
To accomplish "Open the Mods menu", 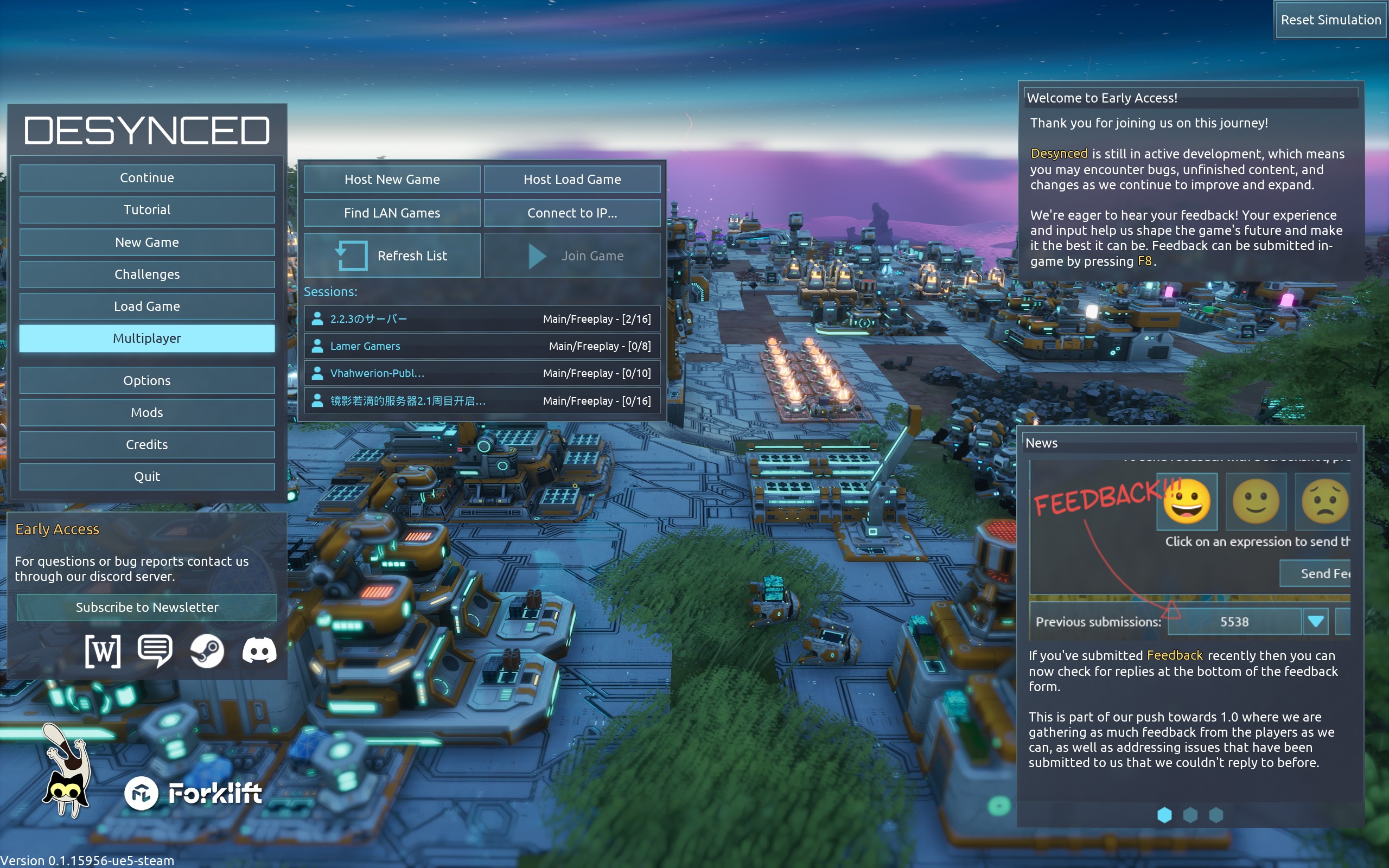I will [x=147, y=413].
